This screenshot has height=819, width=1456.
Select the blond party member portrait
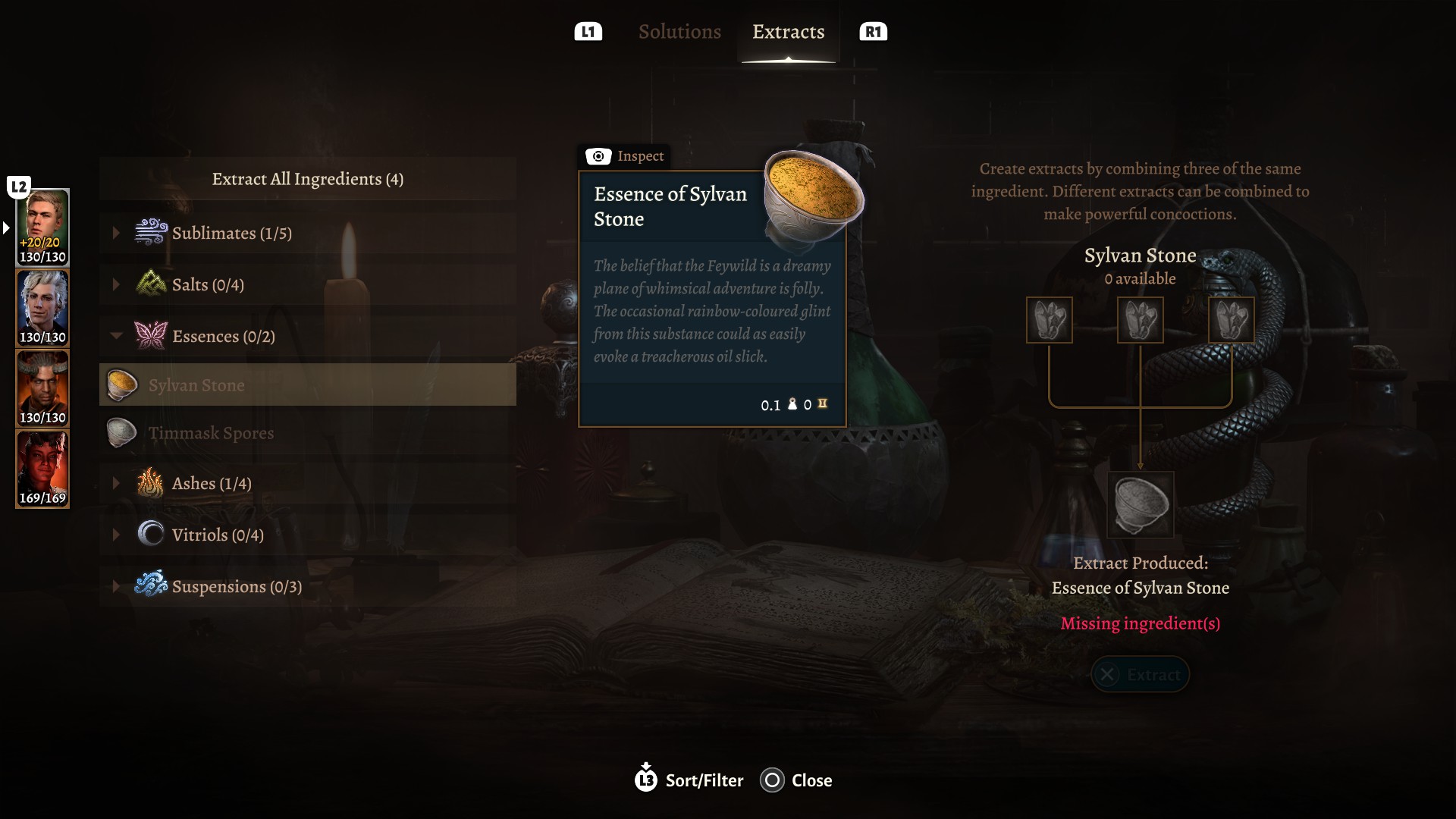click(42, 227)
